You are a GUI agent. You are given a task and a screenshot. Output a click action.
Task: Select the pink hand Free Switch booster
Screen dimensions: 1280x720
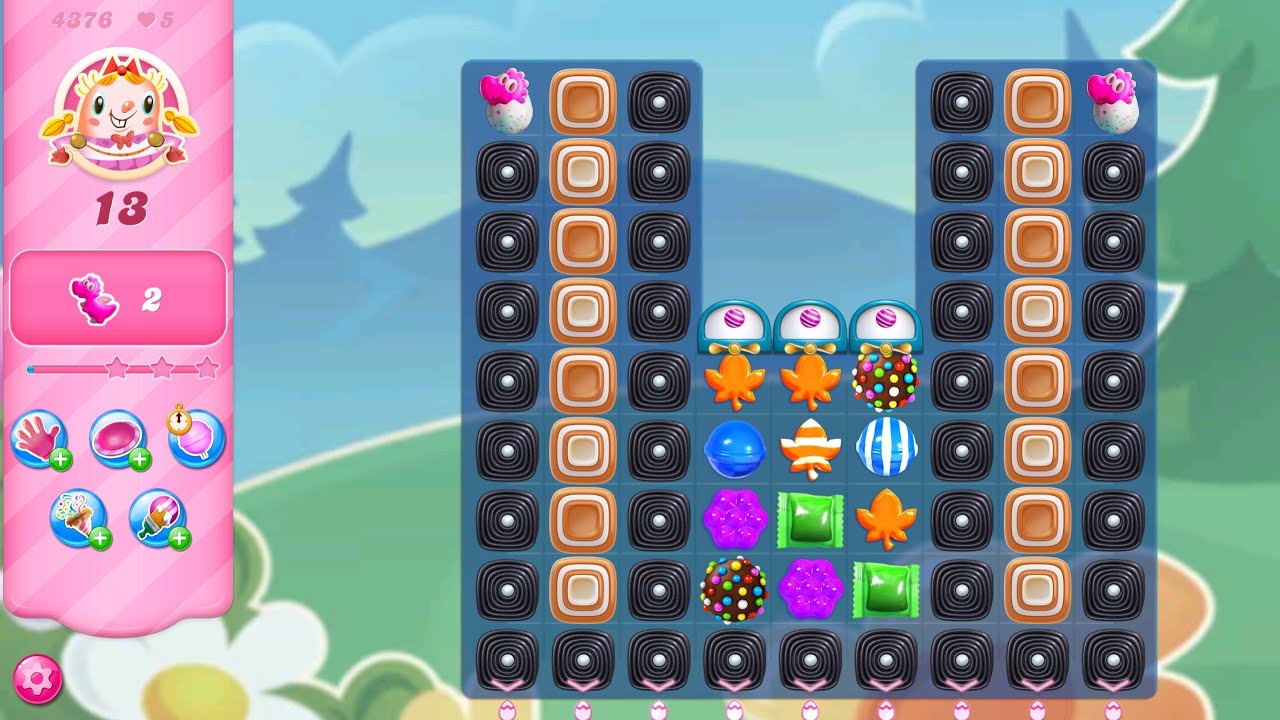coord(40,440)
